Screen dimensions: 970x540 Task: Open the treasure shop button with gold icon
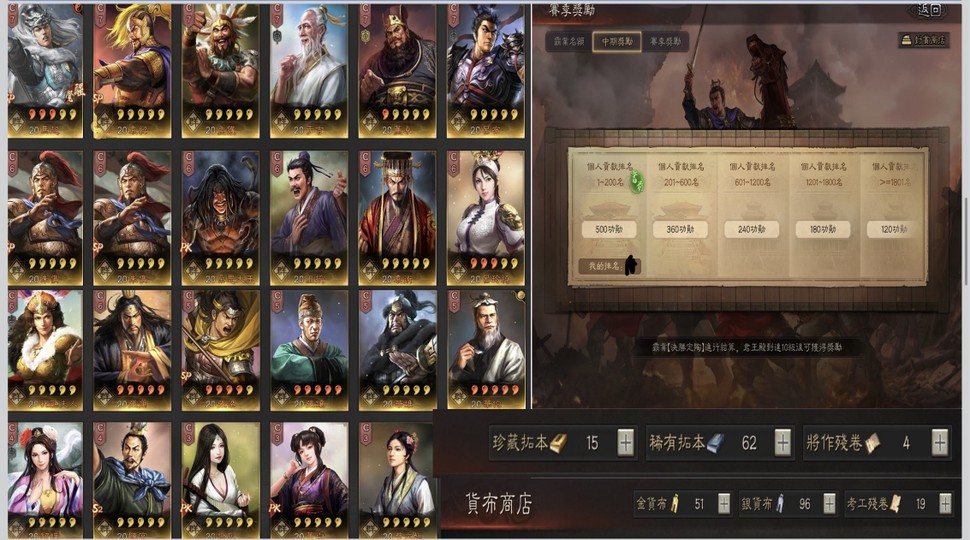coord(922,41)
